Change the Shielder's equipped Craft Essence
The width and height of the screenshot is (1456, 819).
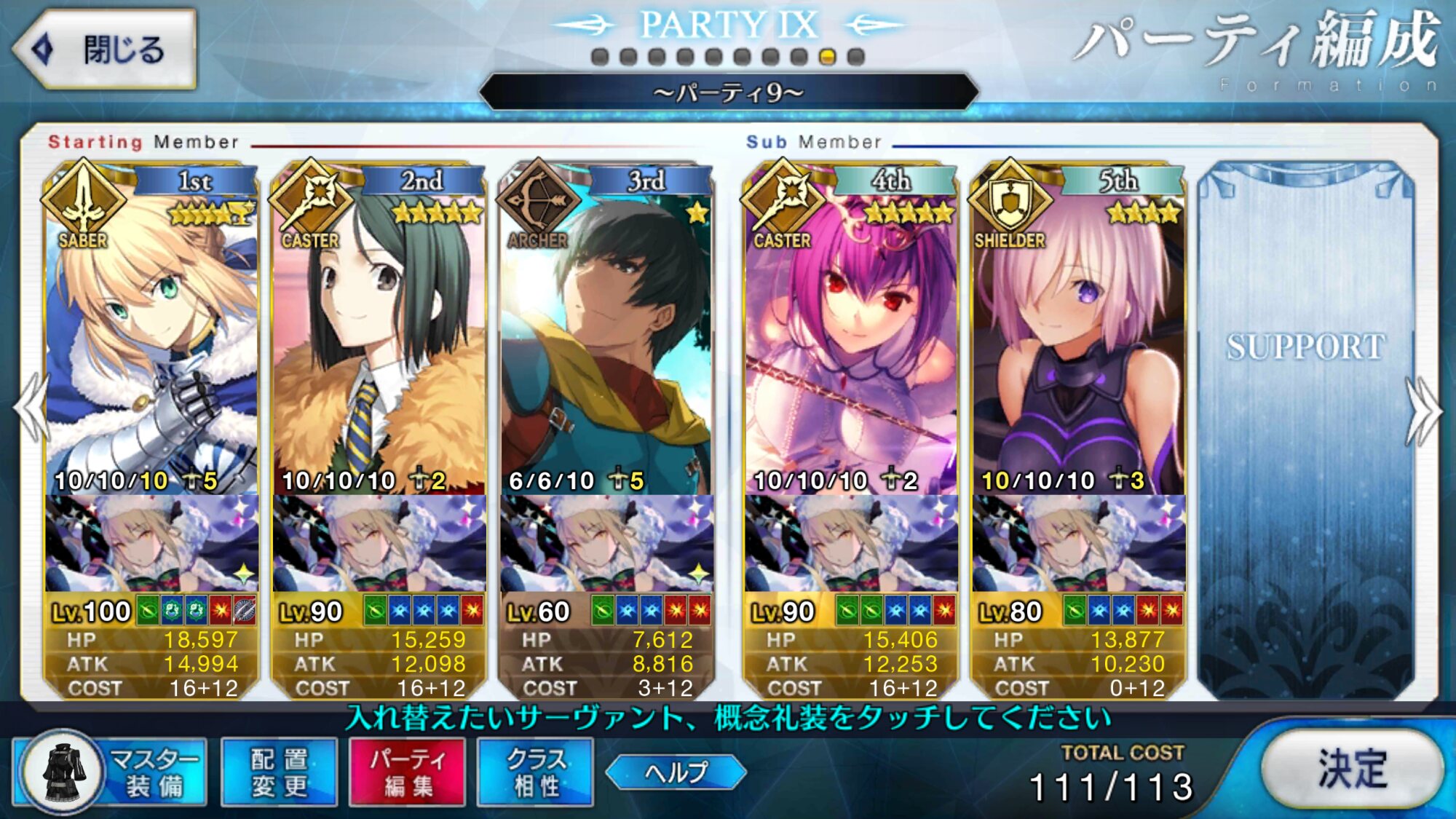pos(1077,543)
